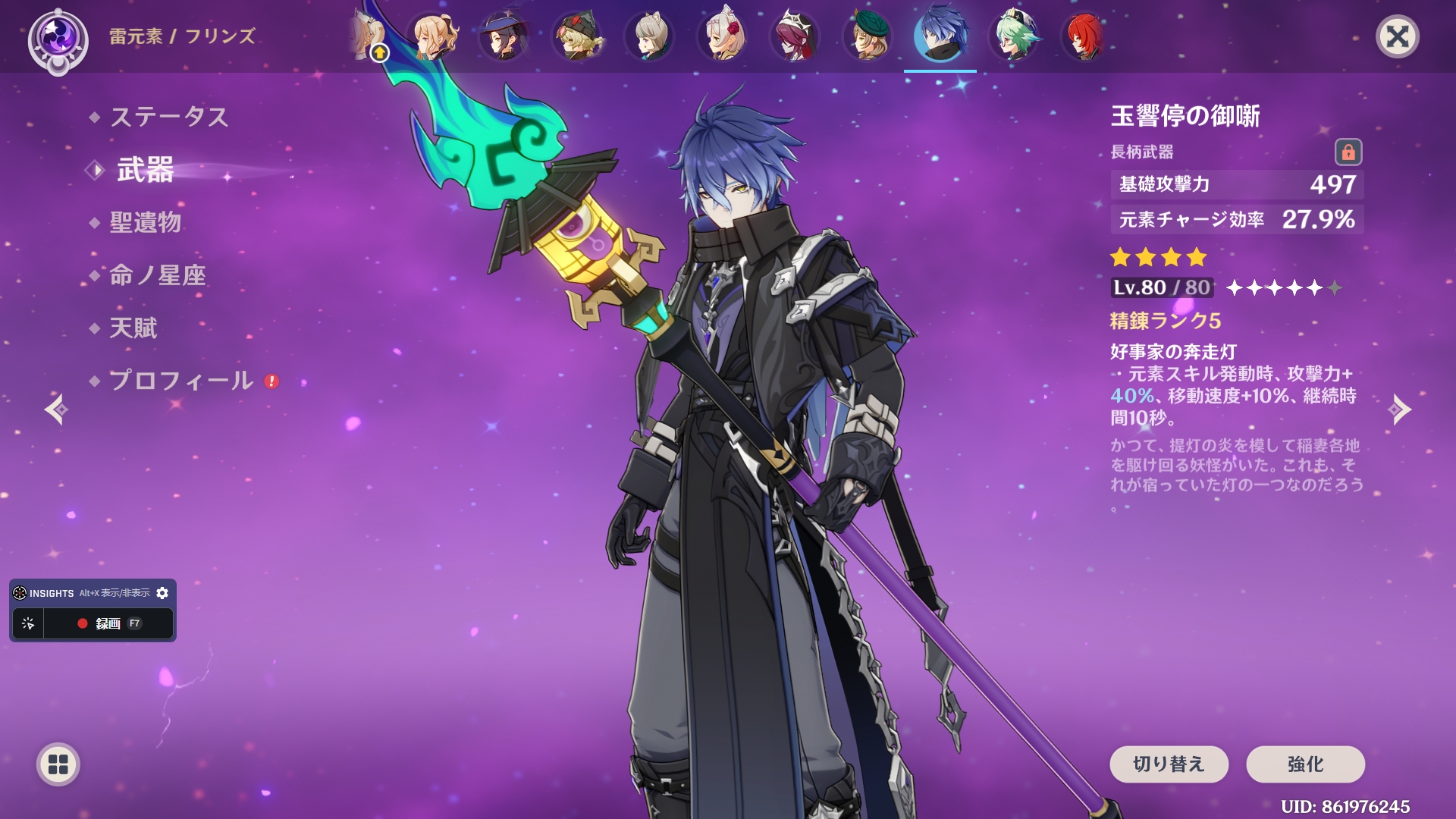Select the 武器 menu entry
Screen dimensions: 1456x819
pos(146,170)
